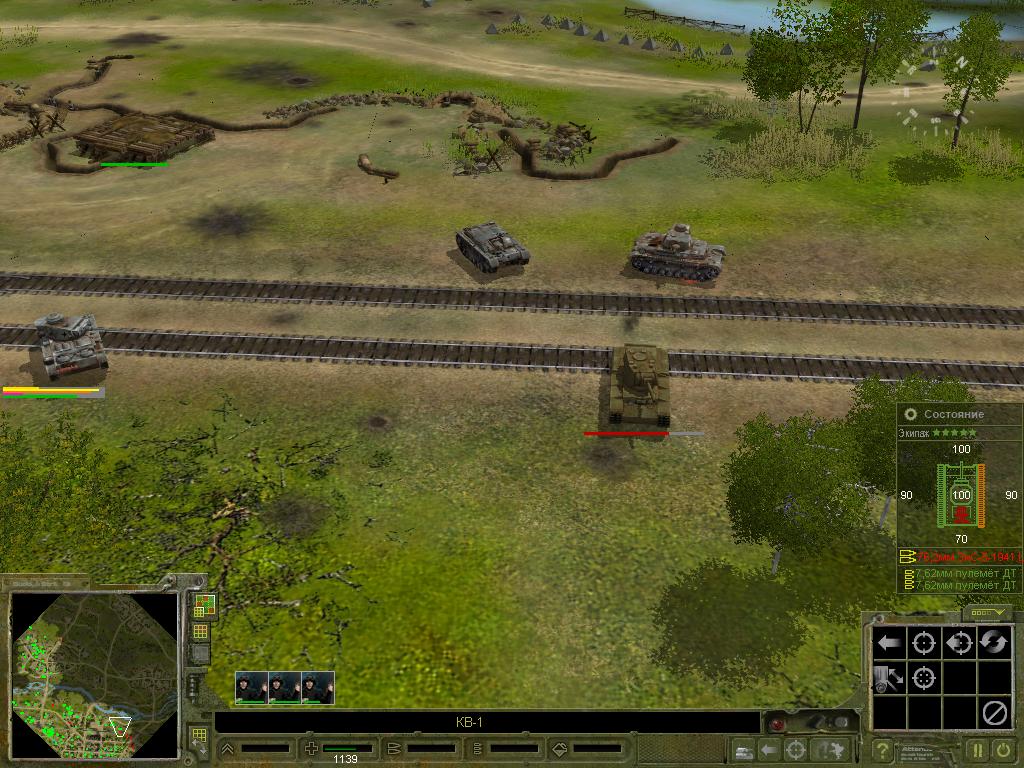Open the question mark help button
Image resolution: width=1024 pixels, height=768 pixels.
pos(882,750)
